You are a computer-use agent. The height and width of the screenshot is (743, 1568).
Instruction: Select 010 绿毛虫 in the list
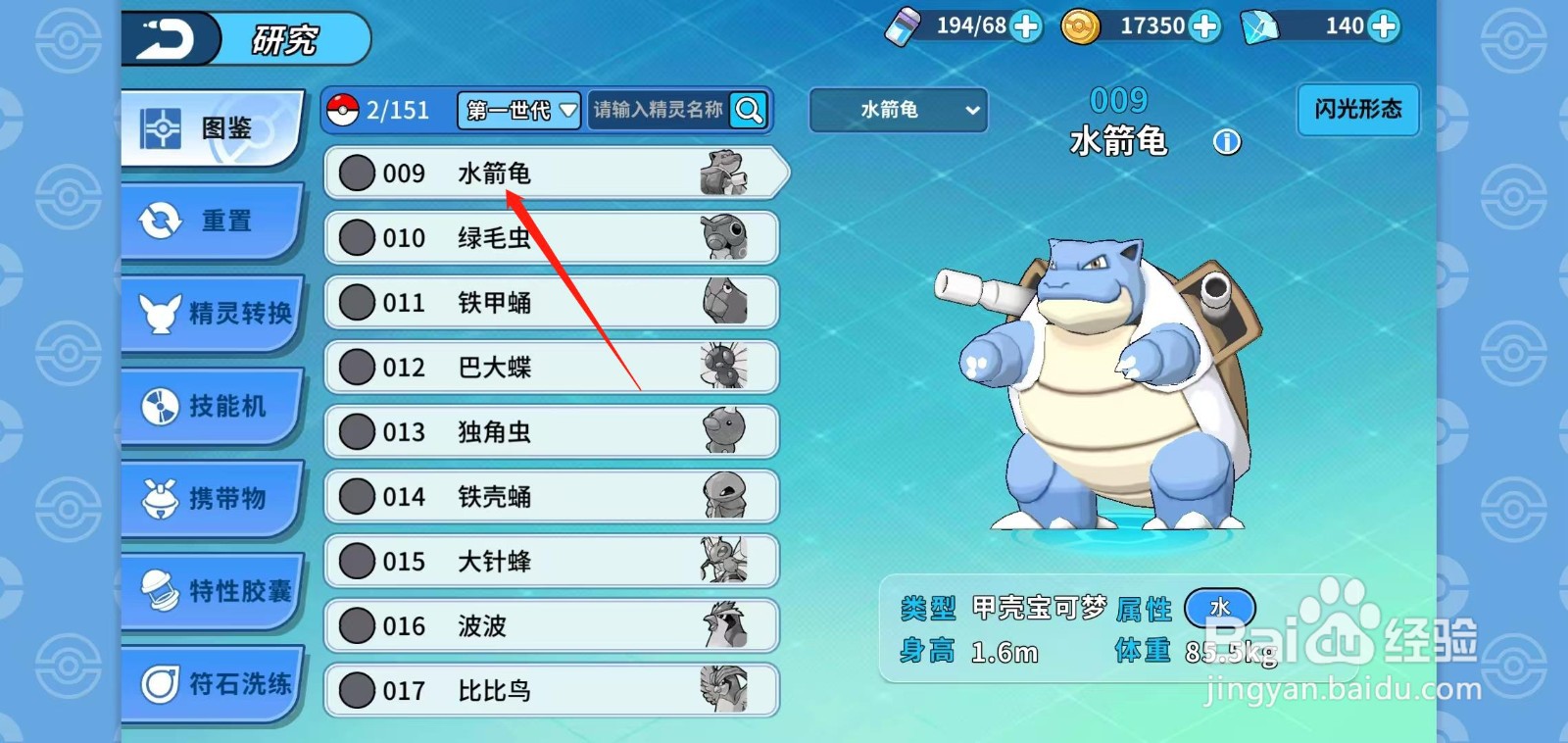coord(549,237)
